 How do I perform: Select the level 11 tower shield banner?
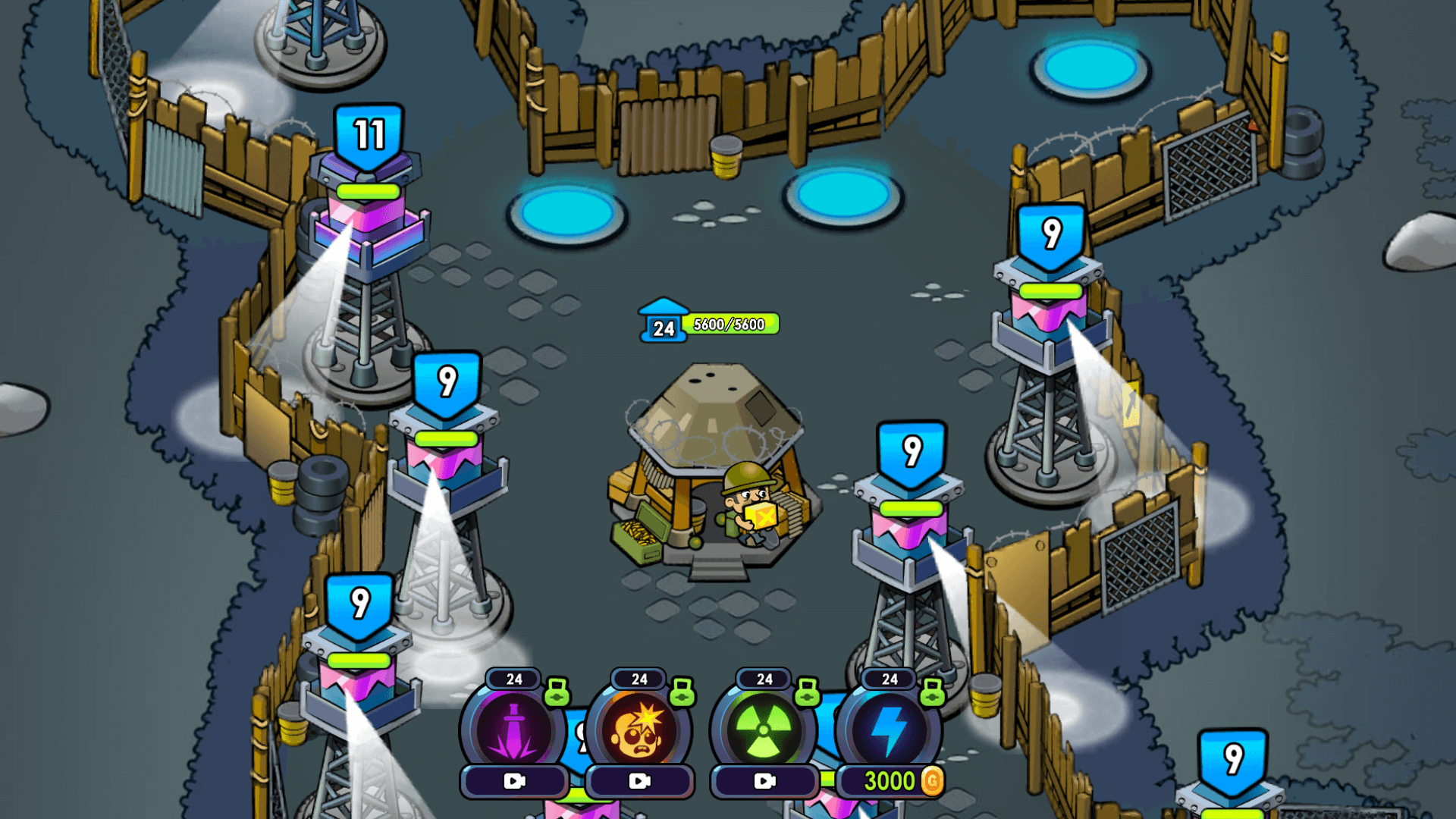368,136
